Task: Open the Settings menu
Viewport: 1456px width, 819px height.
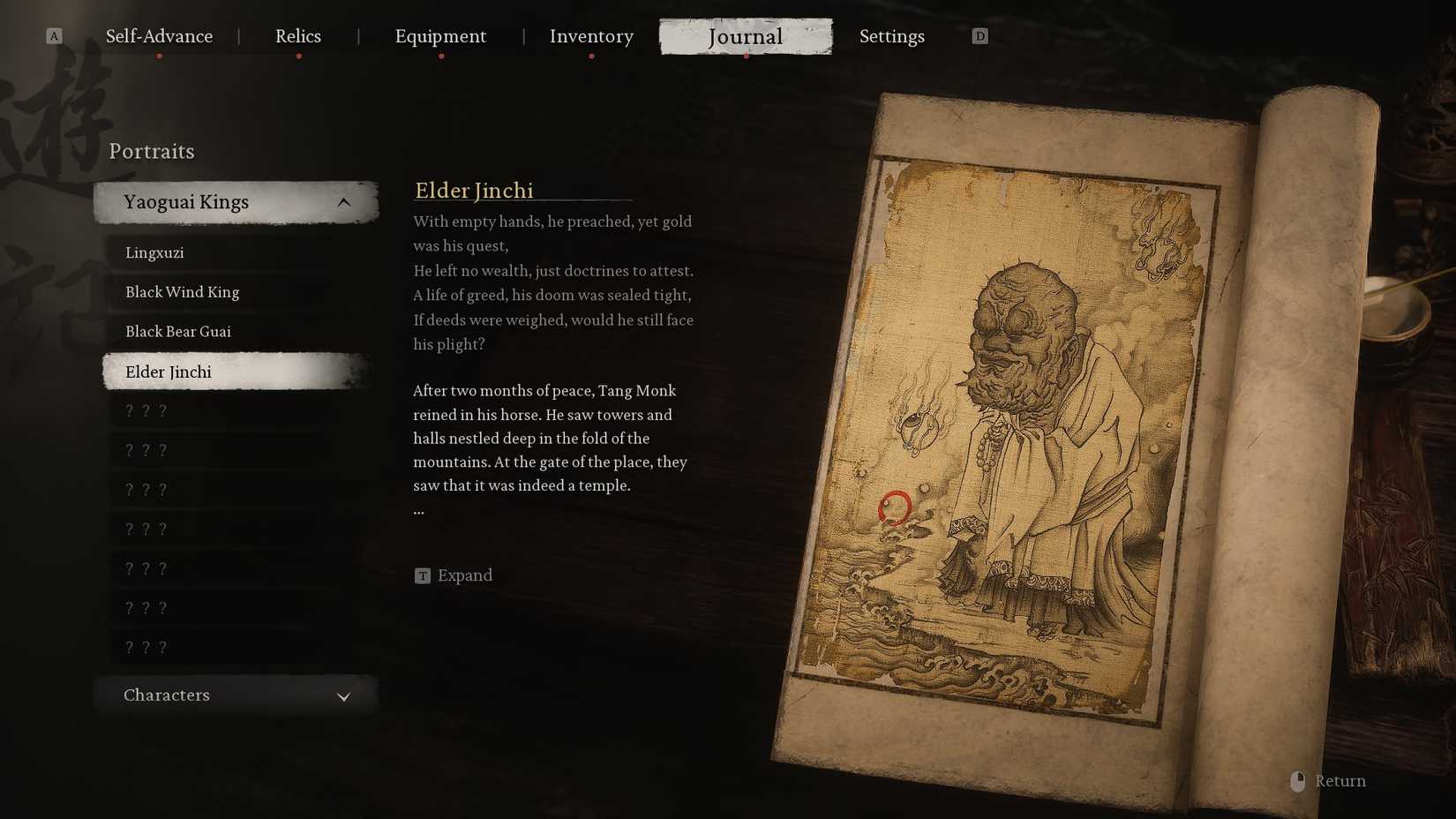Action: (x=891, y=36)
